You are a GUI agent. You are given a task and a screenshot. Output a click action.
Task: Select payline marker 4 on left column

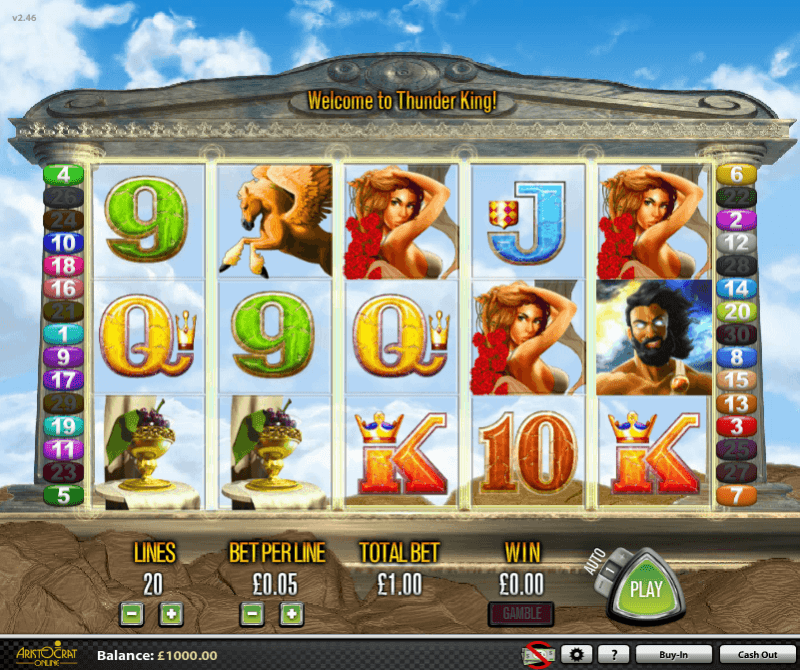coord(64,174)
